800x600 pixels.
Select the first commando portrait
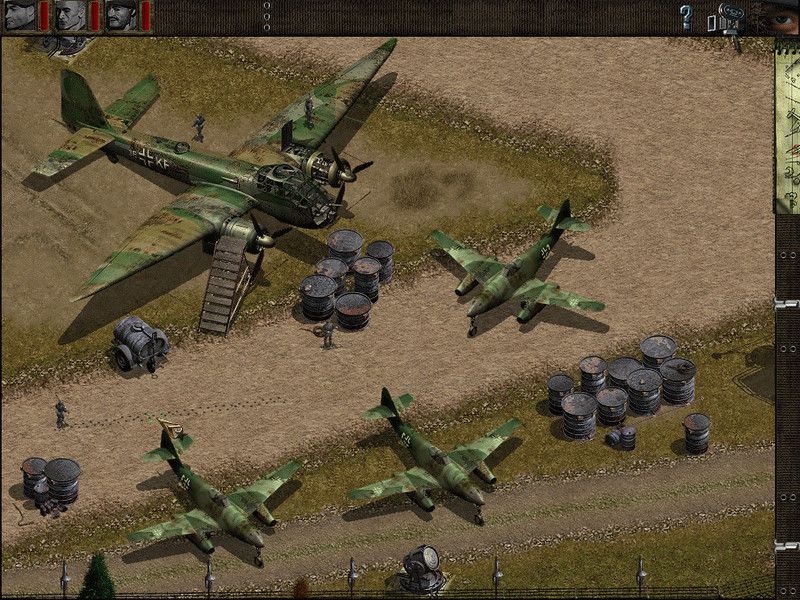tap(19, 16)
